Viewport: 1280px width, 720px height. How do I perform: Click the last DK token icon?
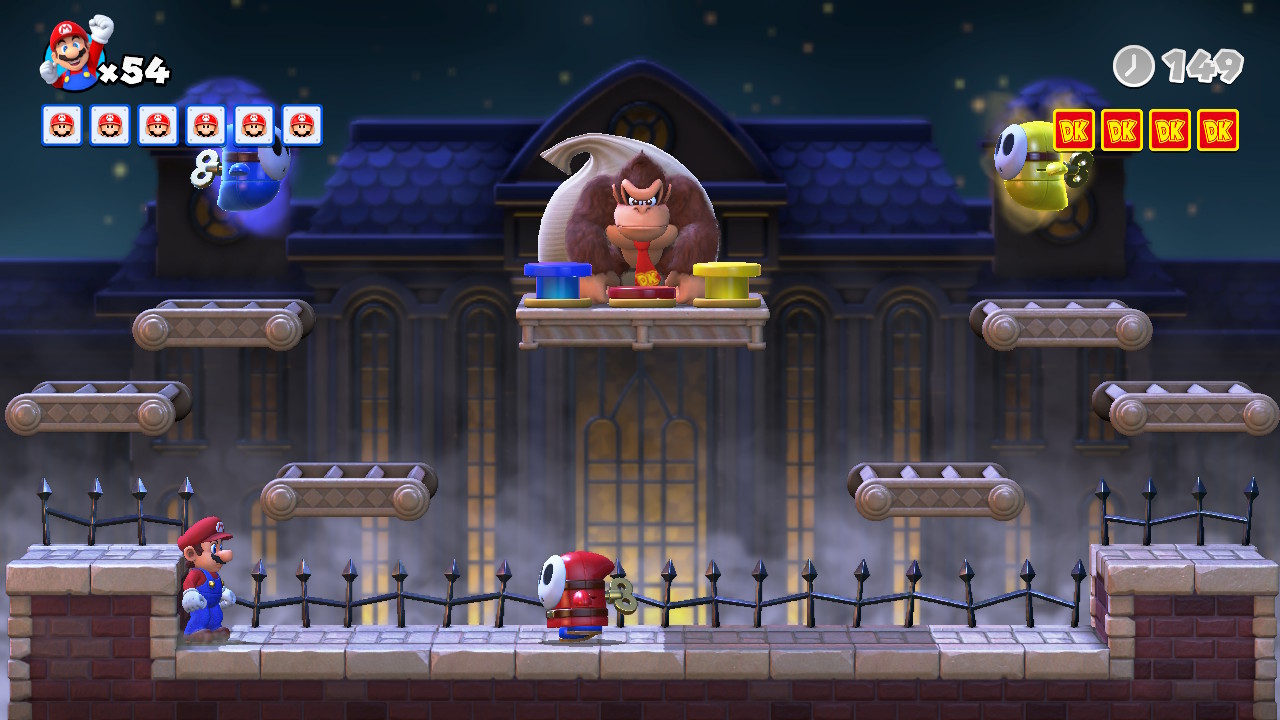point(1218,130)
